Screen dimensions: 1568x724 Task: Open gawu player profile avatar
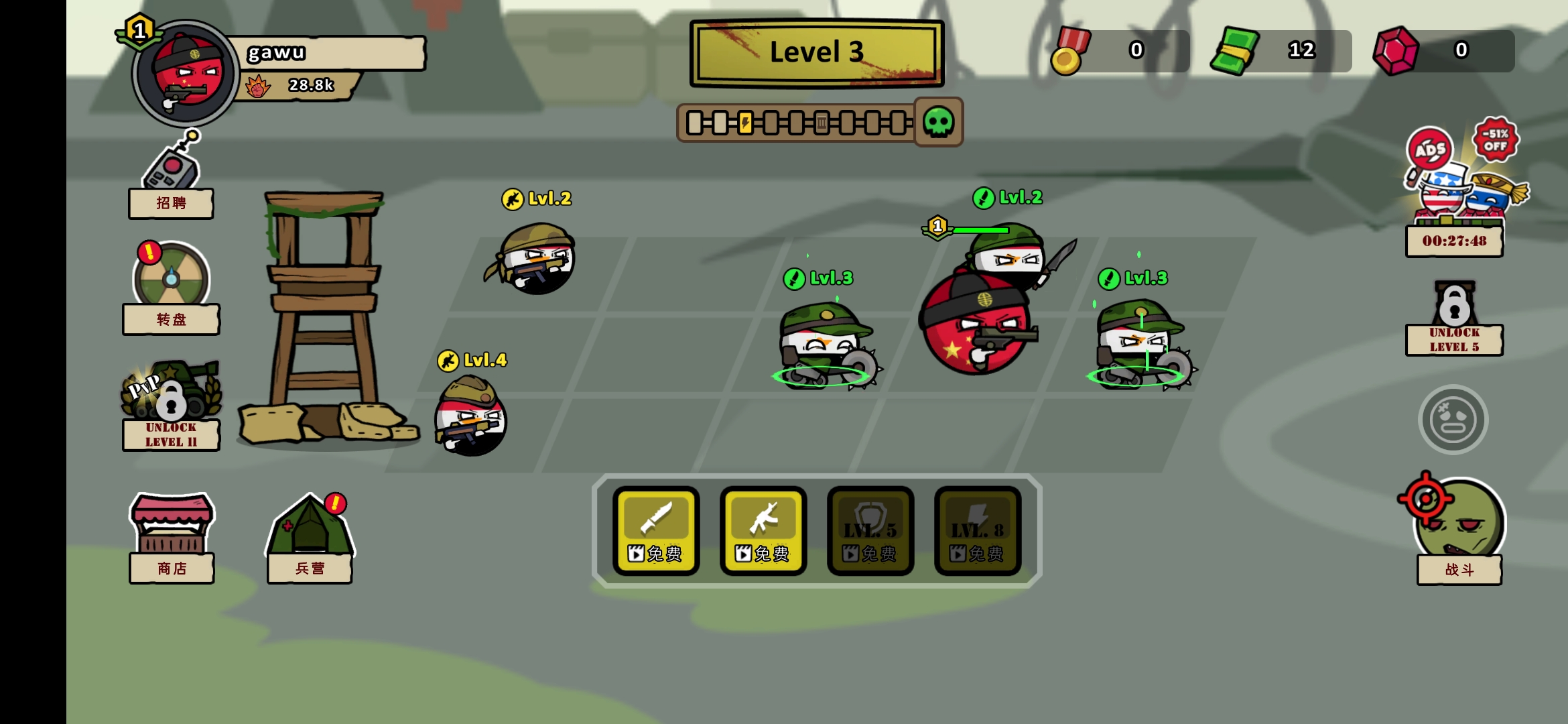coord(186,74)
